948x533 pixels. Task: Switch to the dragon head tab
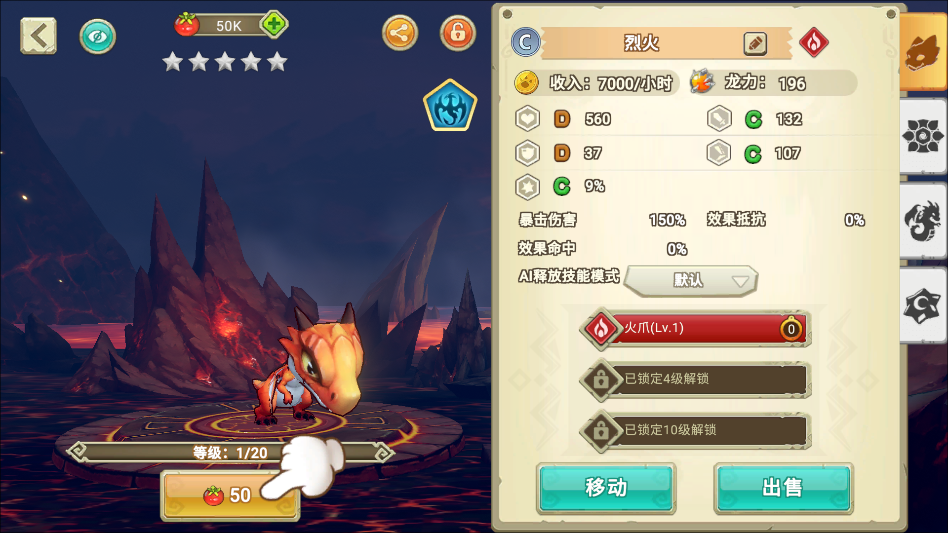pyautogui.click(x=922, y=55)
